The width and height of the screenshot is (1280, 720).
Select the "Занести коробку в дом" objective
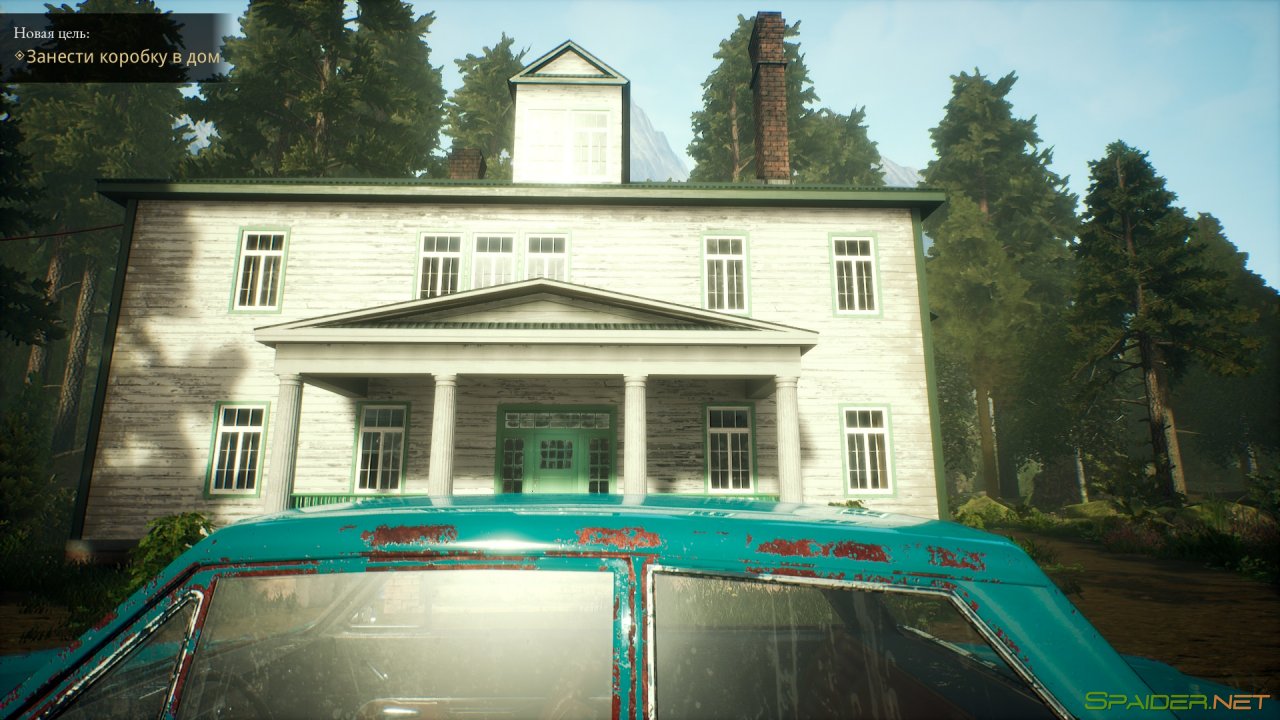[x=122, y=57]
